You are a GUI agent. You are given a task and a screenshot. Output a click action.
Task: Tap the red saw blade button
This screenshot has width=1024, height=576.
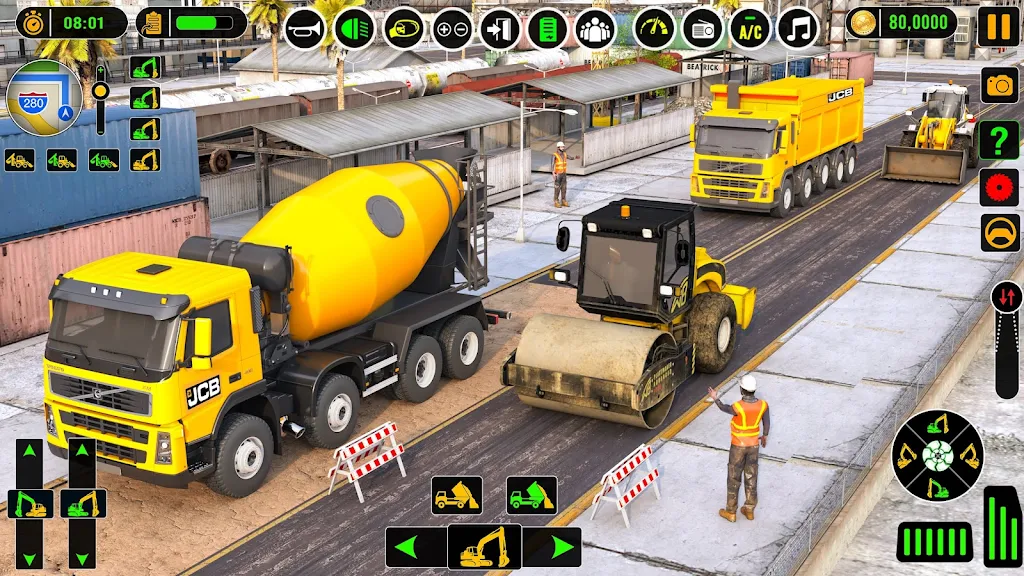pyautogui.click(x=999, y=187)
